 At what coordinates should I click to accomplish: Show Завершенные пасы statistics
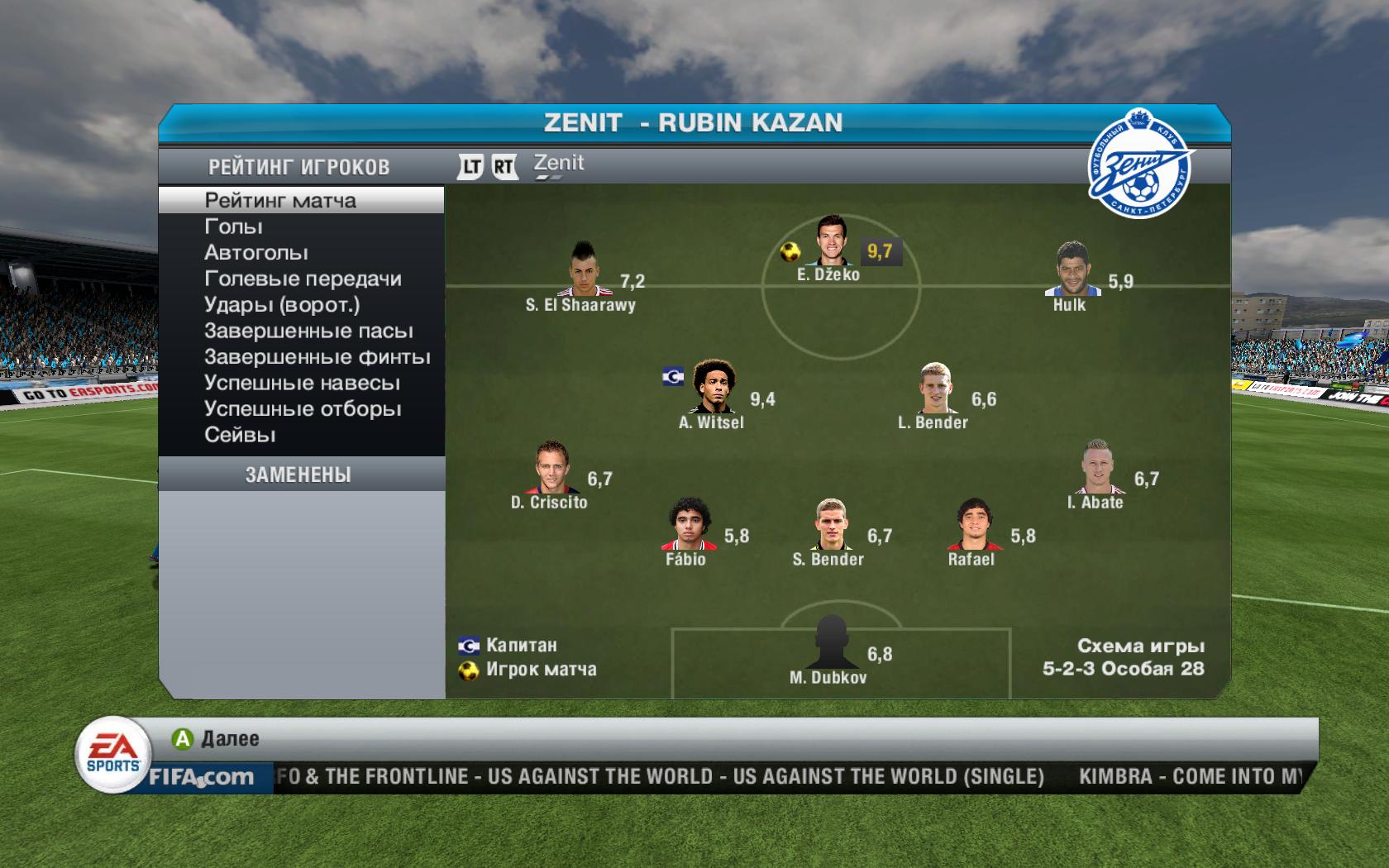[308, 331]
